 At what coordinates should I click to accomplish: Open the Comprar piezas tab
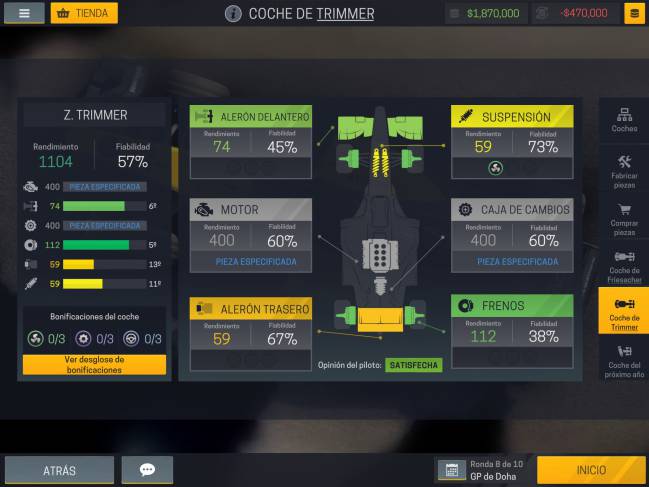624,218
